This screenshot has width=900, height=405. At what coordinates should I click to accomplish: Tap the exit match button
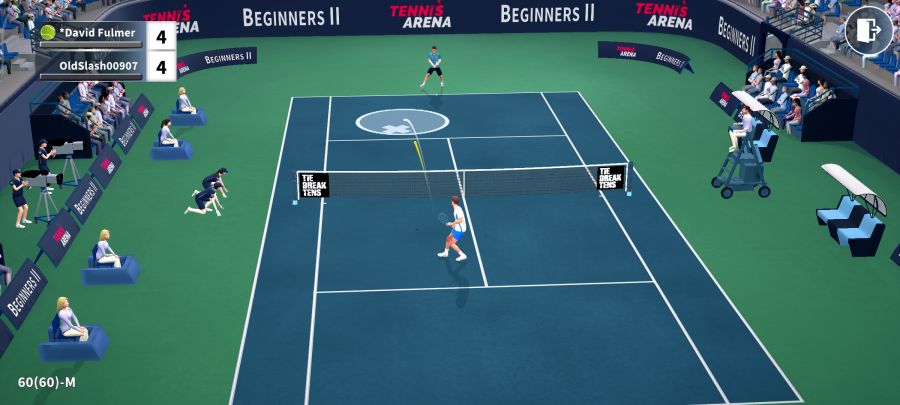[x=868, y=31]
